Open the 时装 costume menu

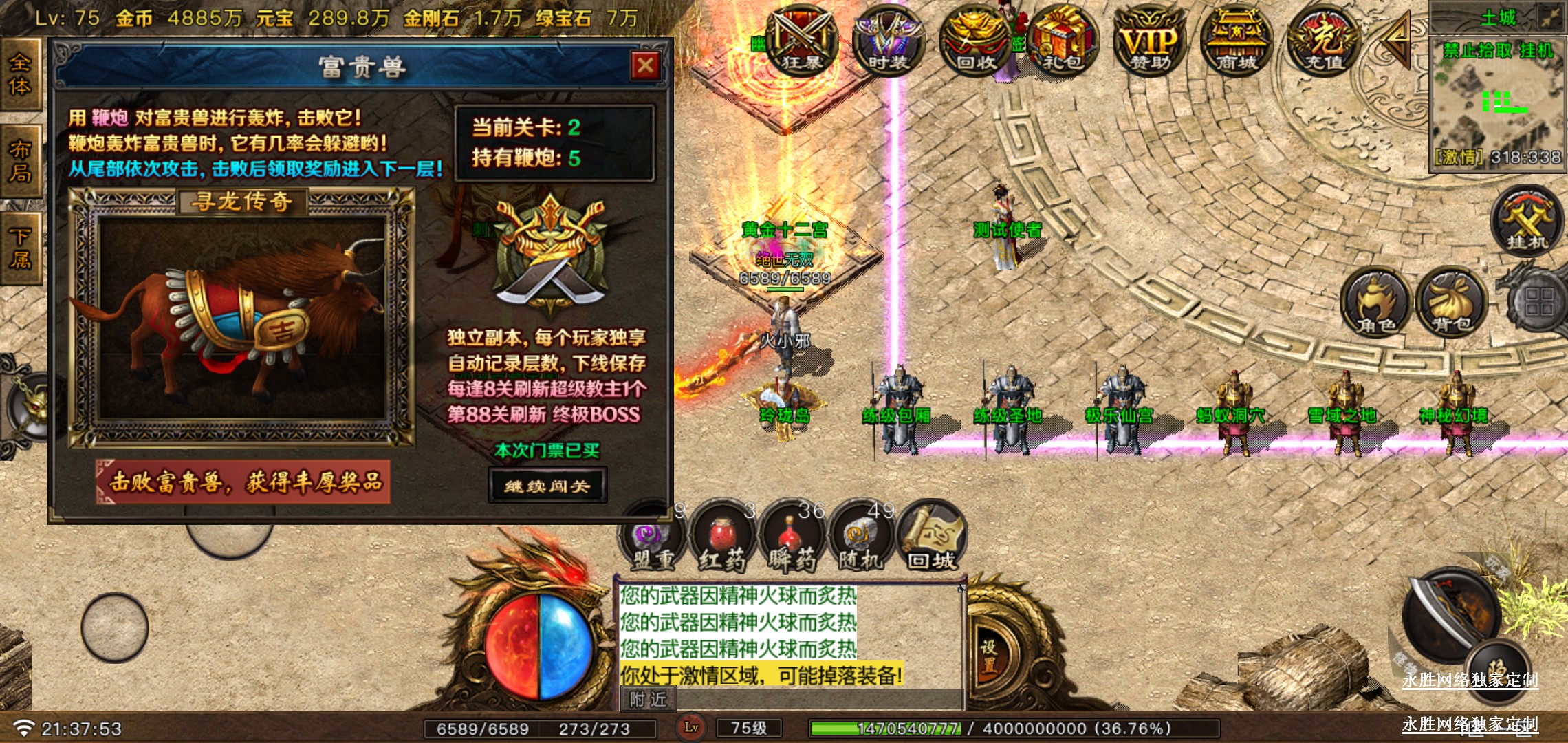pos(888,41)
